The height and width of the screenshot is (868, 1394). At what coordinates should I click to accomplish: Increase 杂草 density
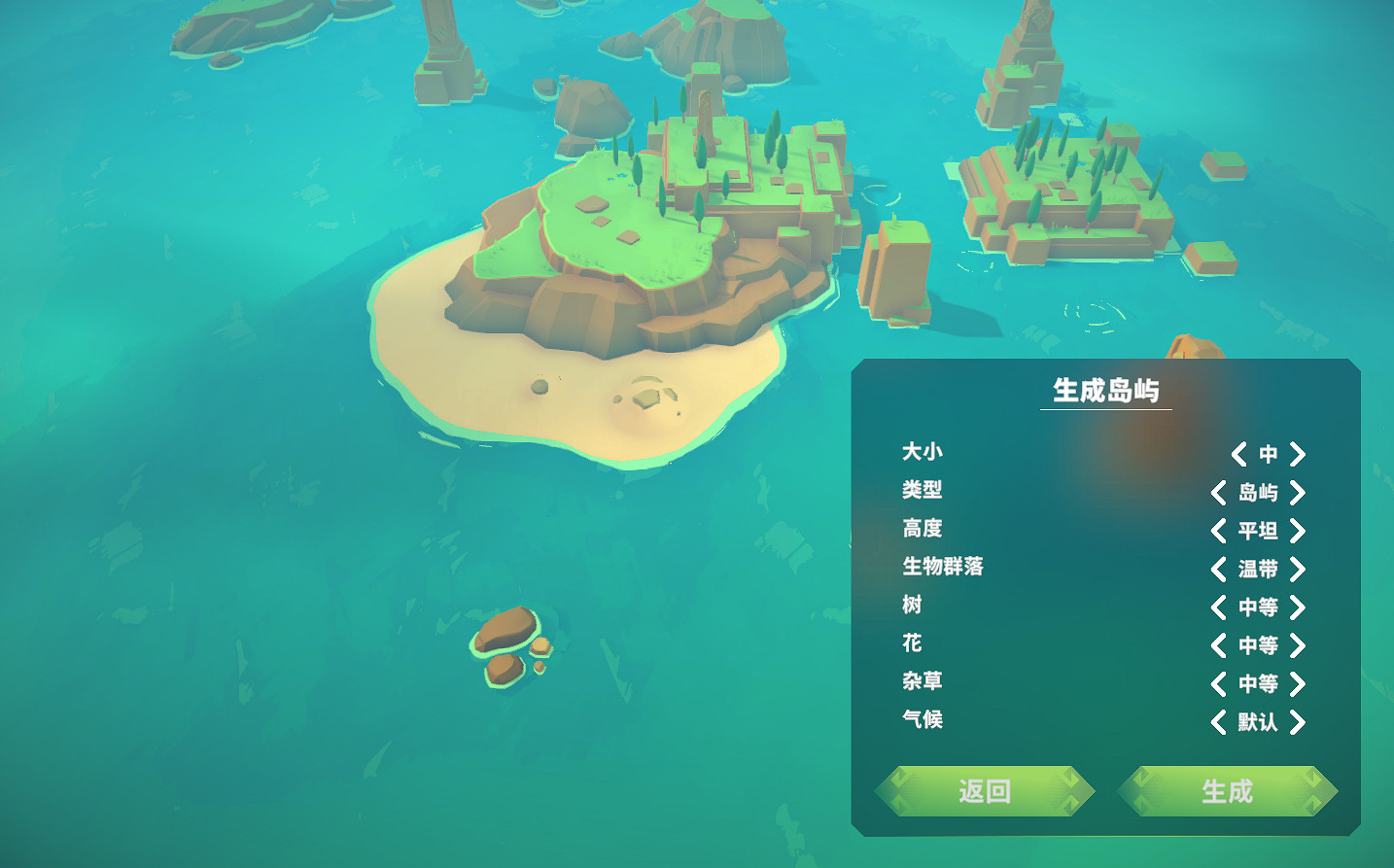pyautogui.click(x=1299, y=684)
